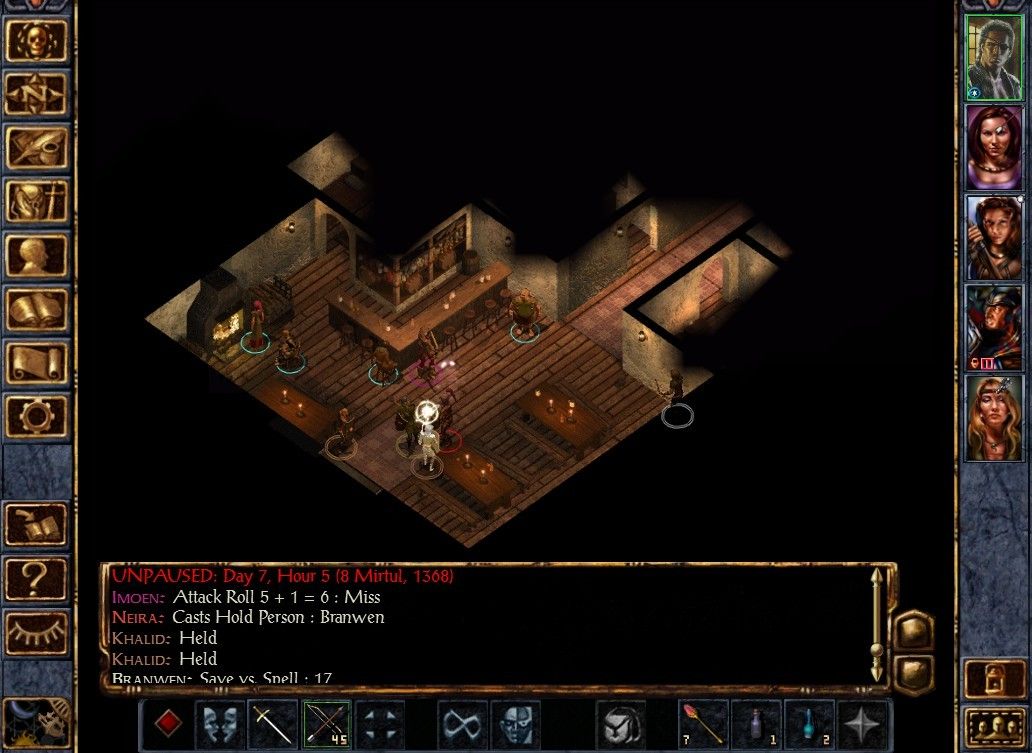This screenshot has height=753, width=1032.
Task: Open the character record bust button
Action: point(37,255)
